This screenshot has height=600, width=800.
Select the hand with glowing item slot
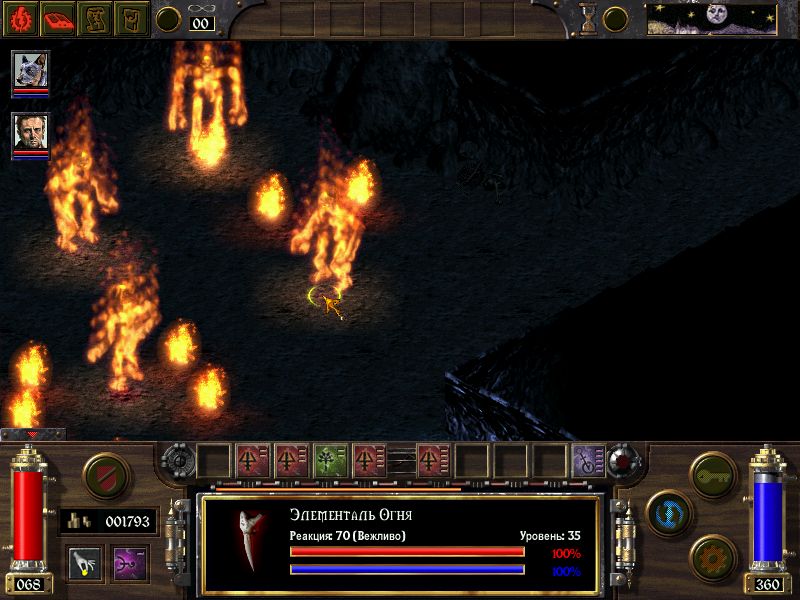click(x=85, y=562)
